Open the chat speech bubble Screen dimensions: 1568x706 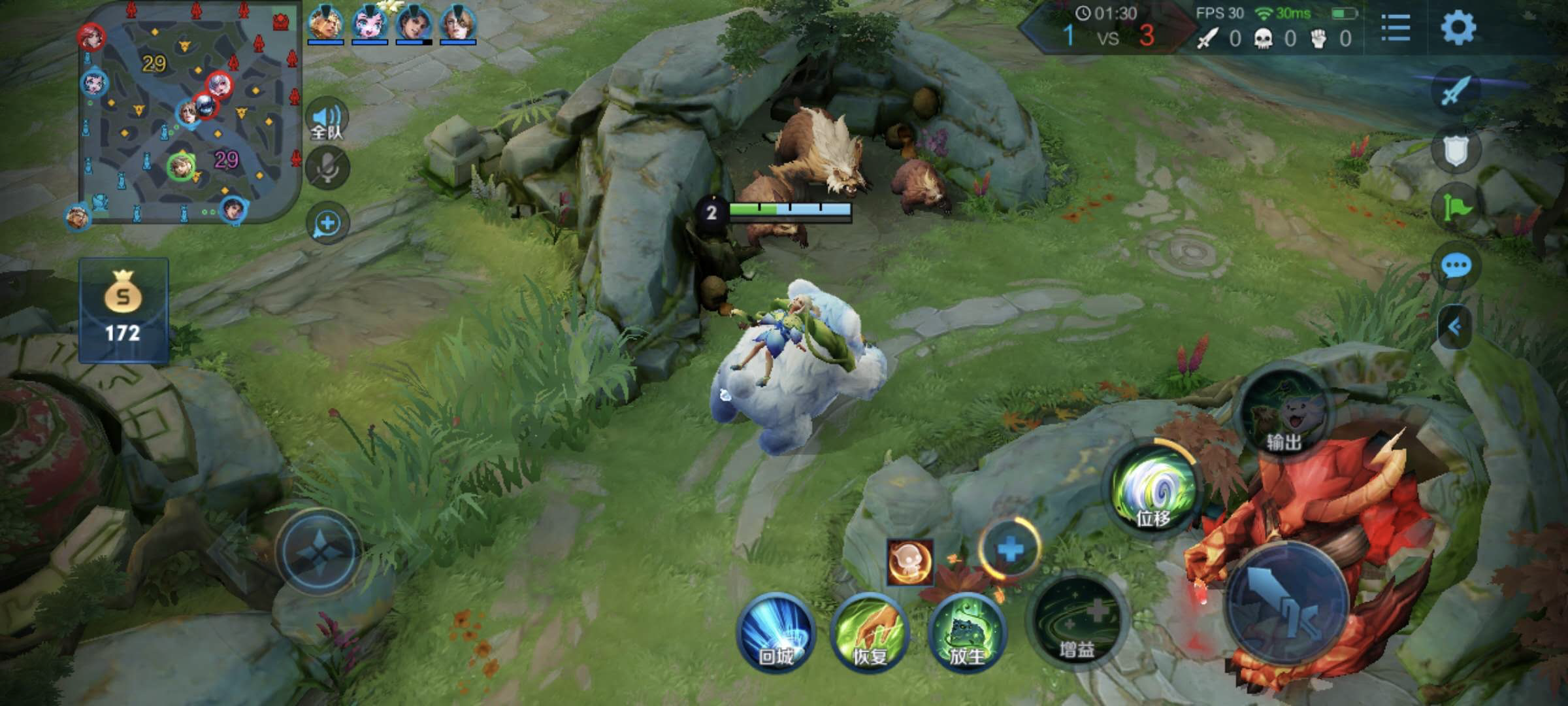1456,266
